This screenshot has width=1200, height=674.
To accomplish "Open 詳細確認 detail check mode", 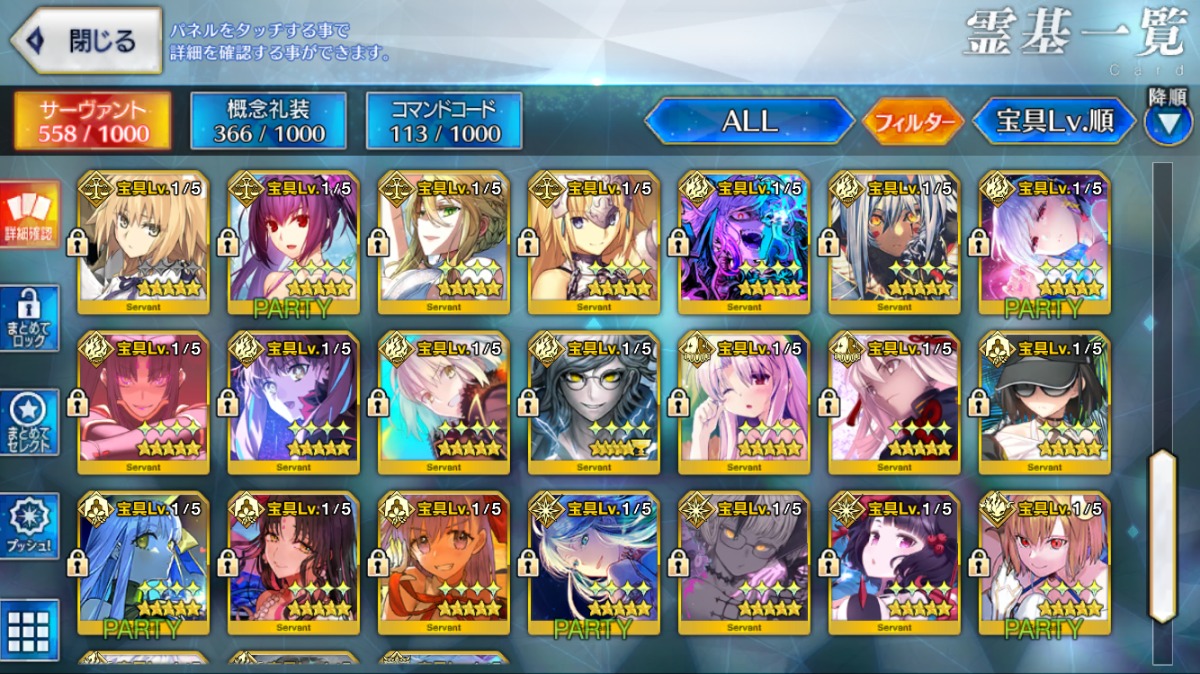I will tap(29, 216).
